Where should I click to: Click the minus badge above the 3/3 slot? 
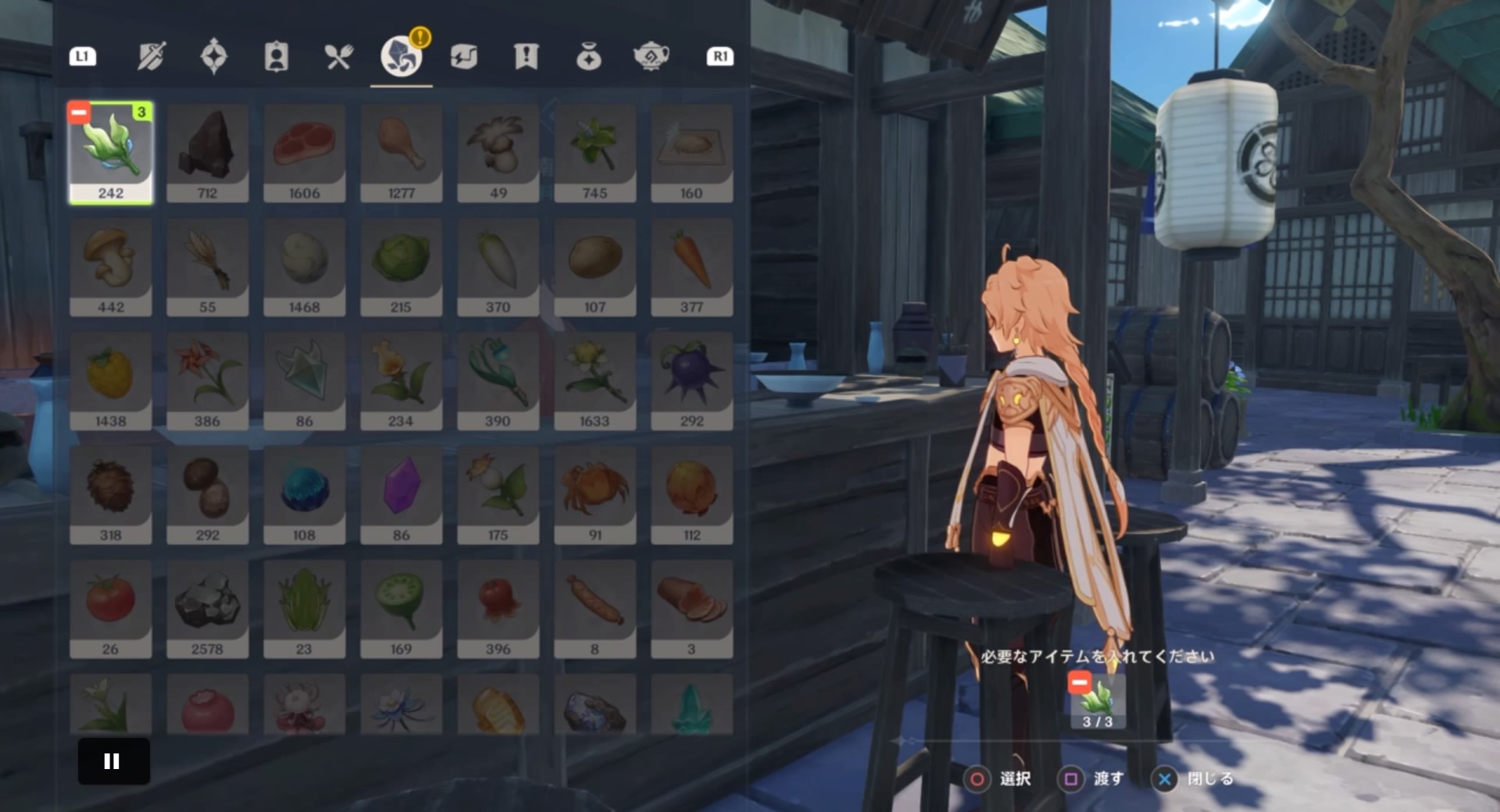[x=1079, y=682]
